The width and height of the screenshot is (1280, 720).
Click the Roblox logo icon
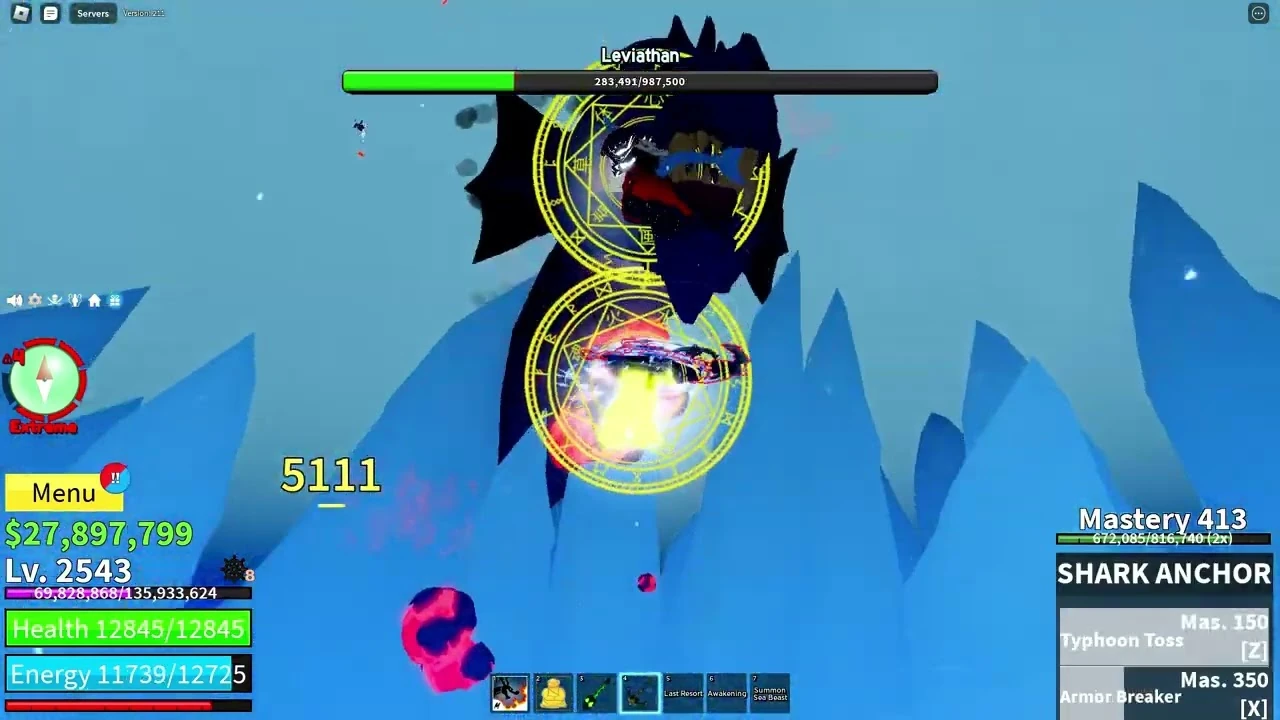tap(21, 13)
